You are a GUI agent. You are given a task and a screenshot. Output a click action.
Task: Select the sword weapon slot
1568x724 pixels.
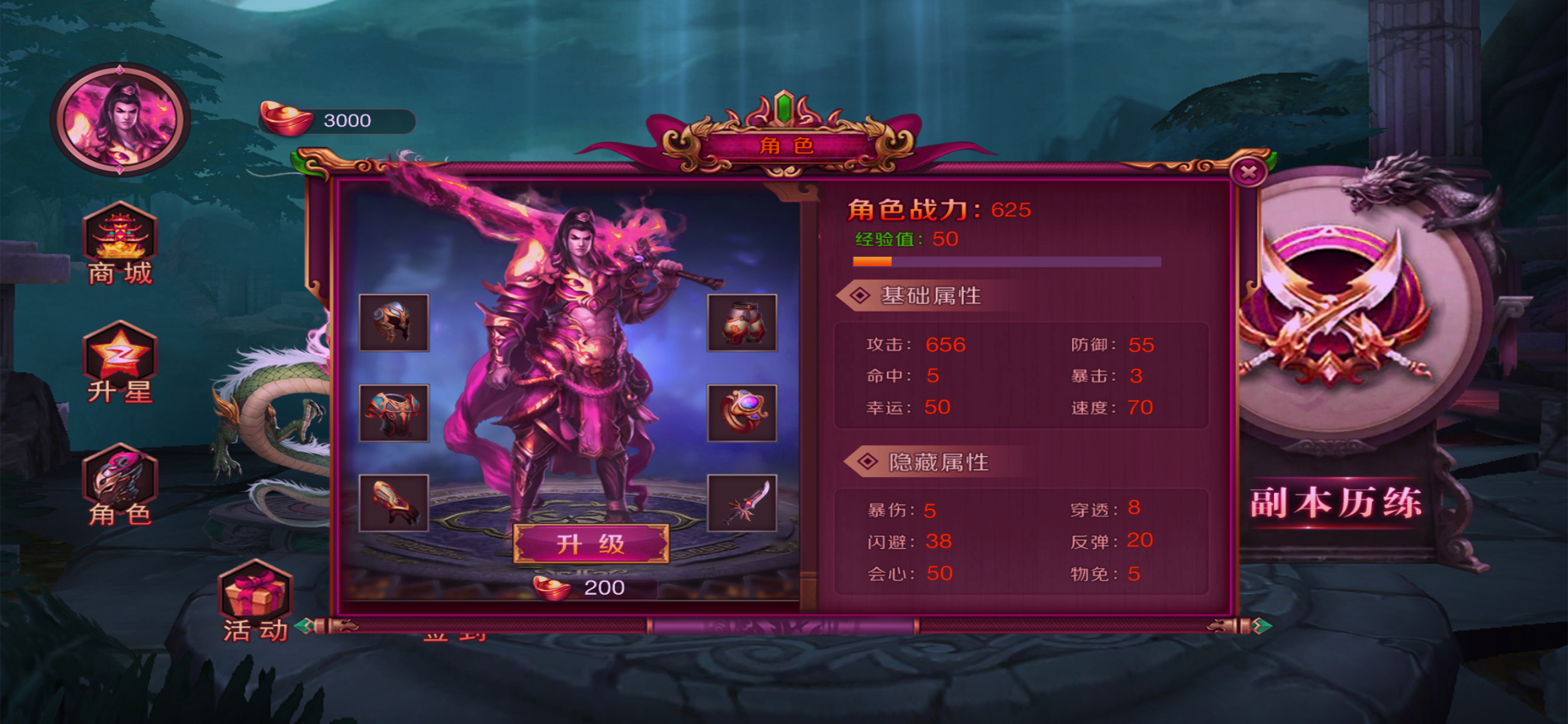tap(741, 502)
